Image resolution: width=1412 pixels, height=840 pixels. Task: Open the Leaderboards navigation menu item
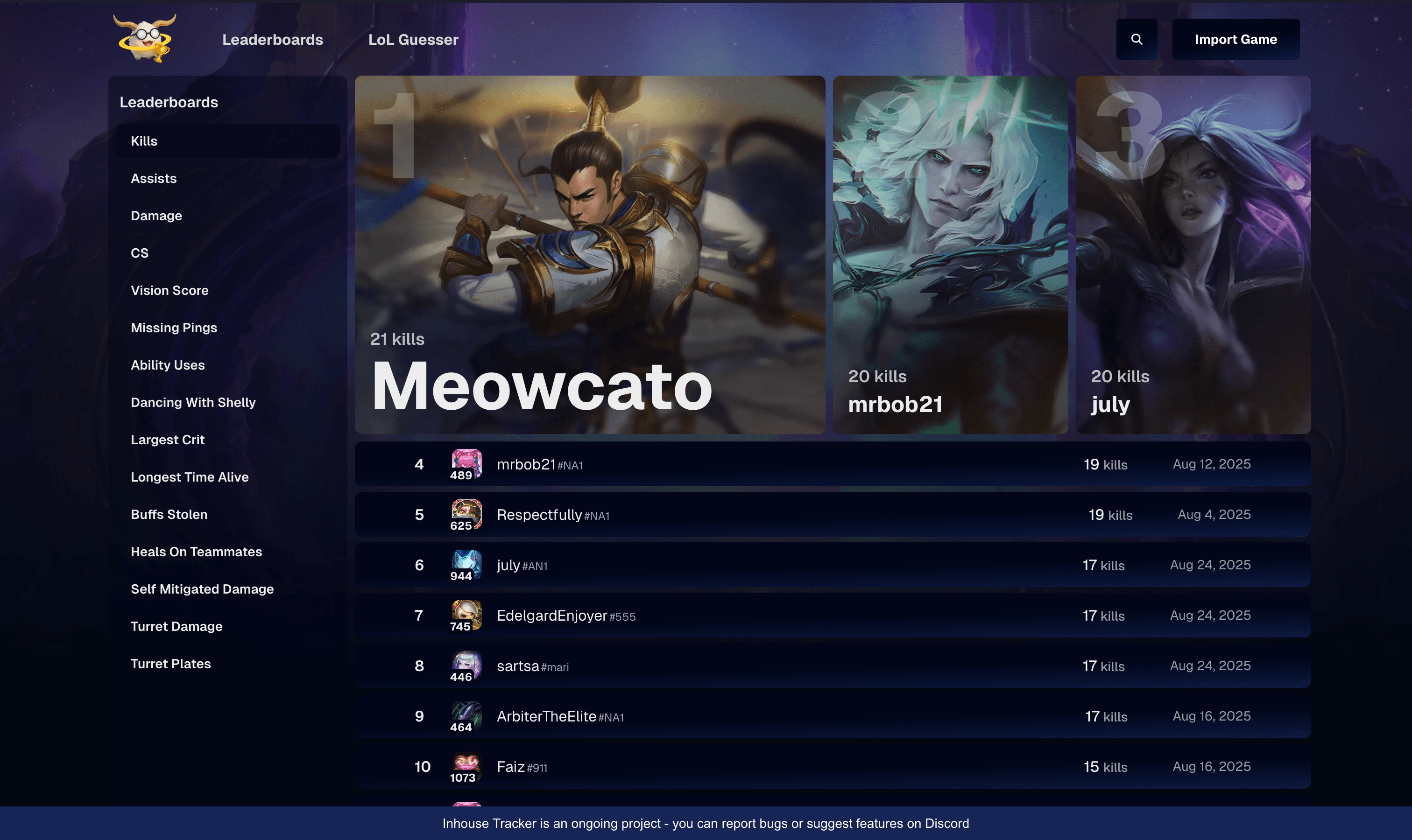[x=273, y=39]
